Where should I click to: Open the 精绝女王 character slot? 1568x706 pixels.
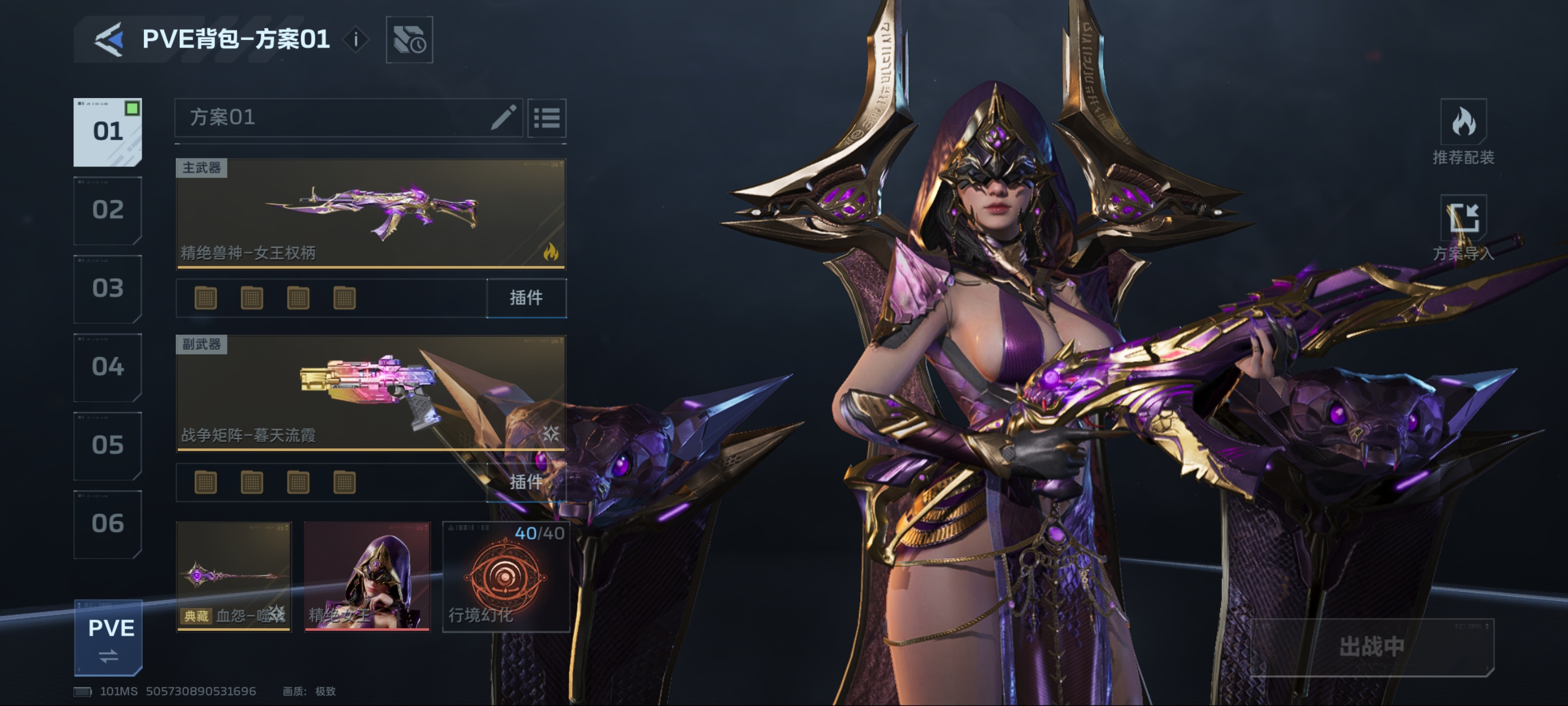coord(367,576)
